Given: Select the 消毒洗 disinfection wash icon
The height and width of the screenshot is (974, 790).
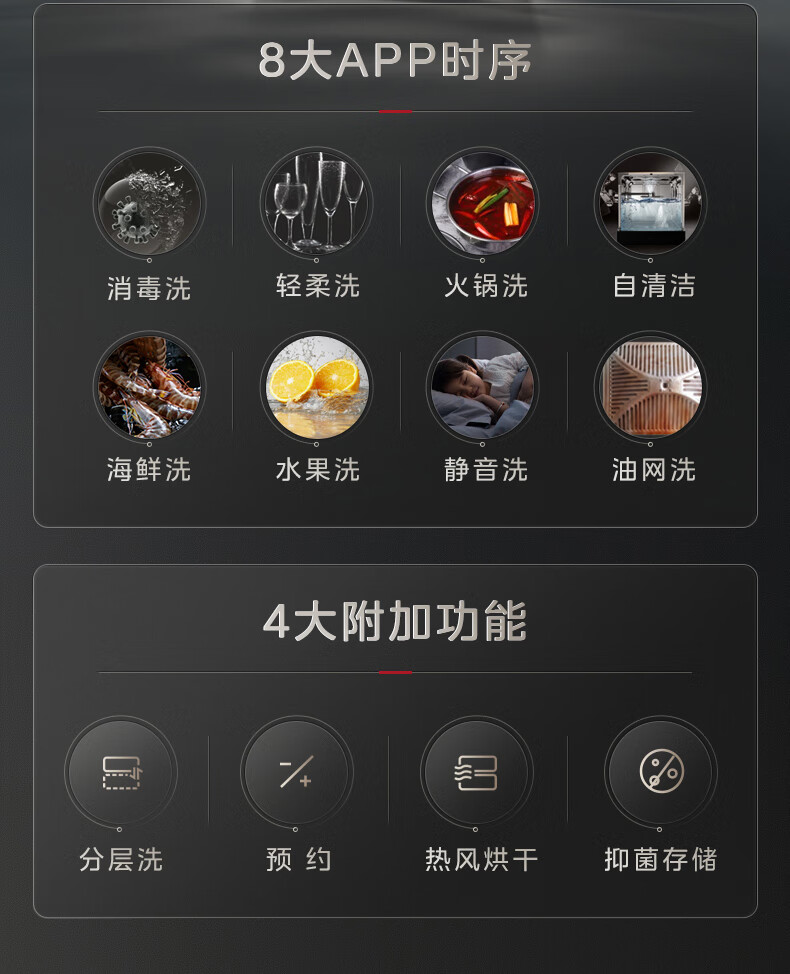Looking at the screenshot, I should [149, 204].
